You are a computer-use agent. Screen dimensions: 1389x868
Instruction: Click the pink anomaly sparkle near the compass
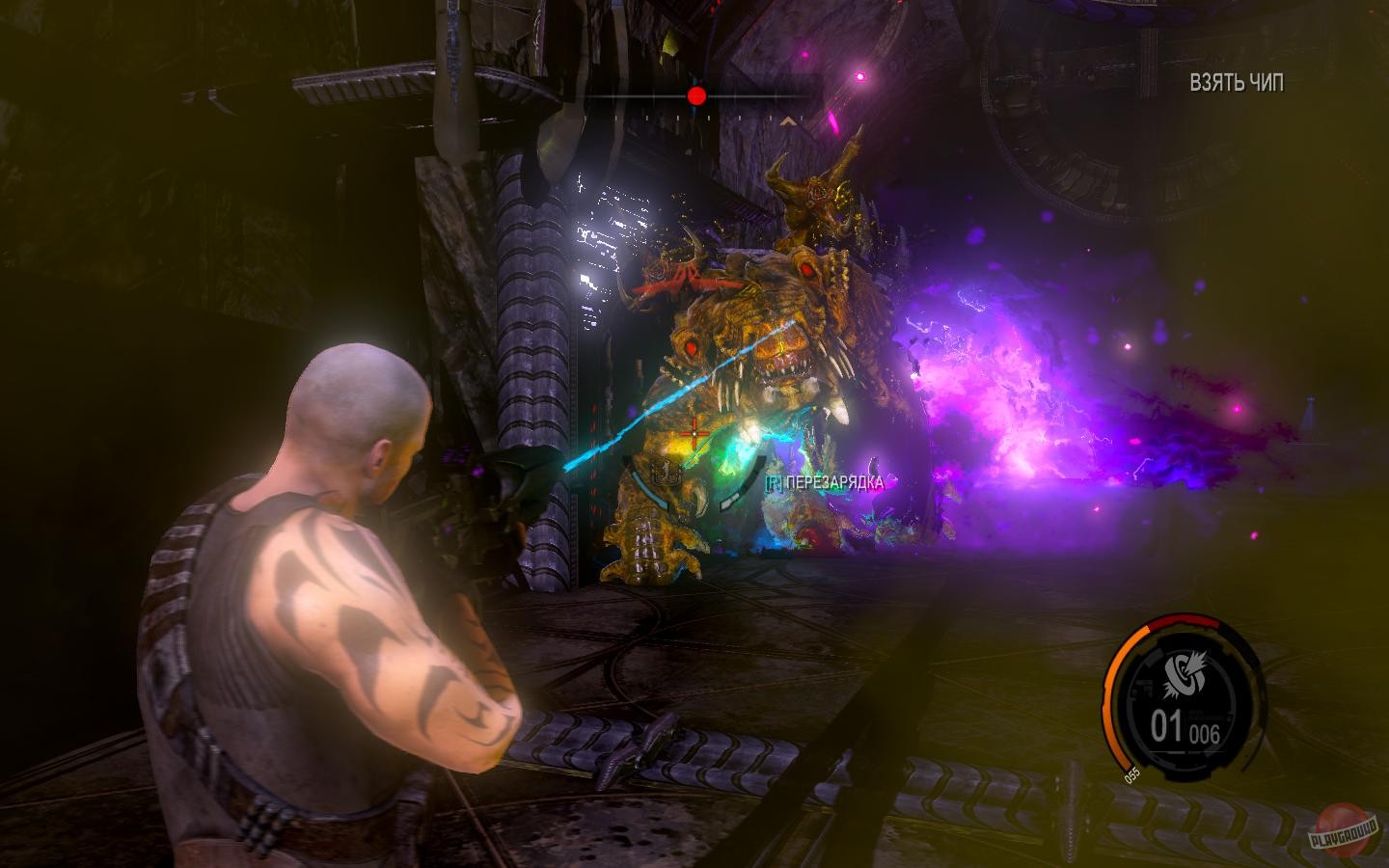coord(858,75)
